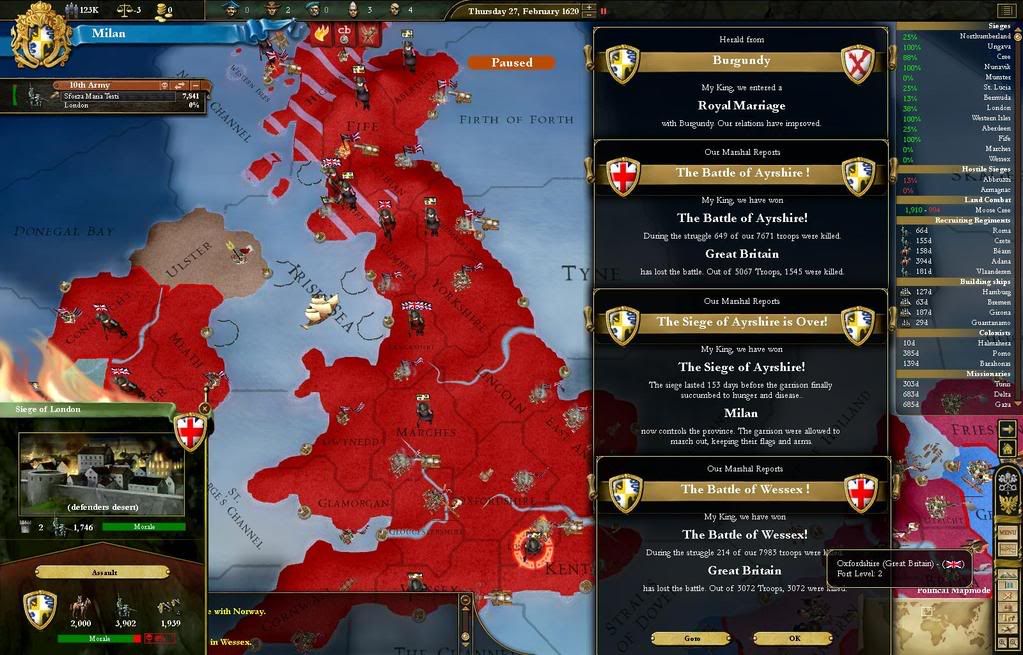Image resolution: width=1023 pixels, height=655 pixels.
Task: Select the 10th Army entry
Action: pyautogui.click(x=110, y=95)
